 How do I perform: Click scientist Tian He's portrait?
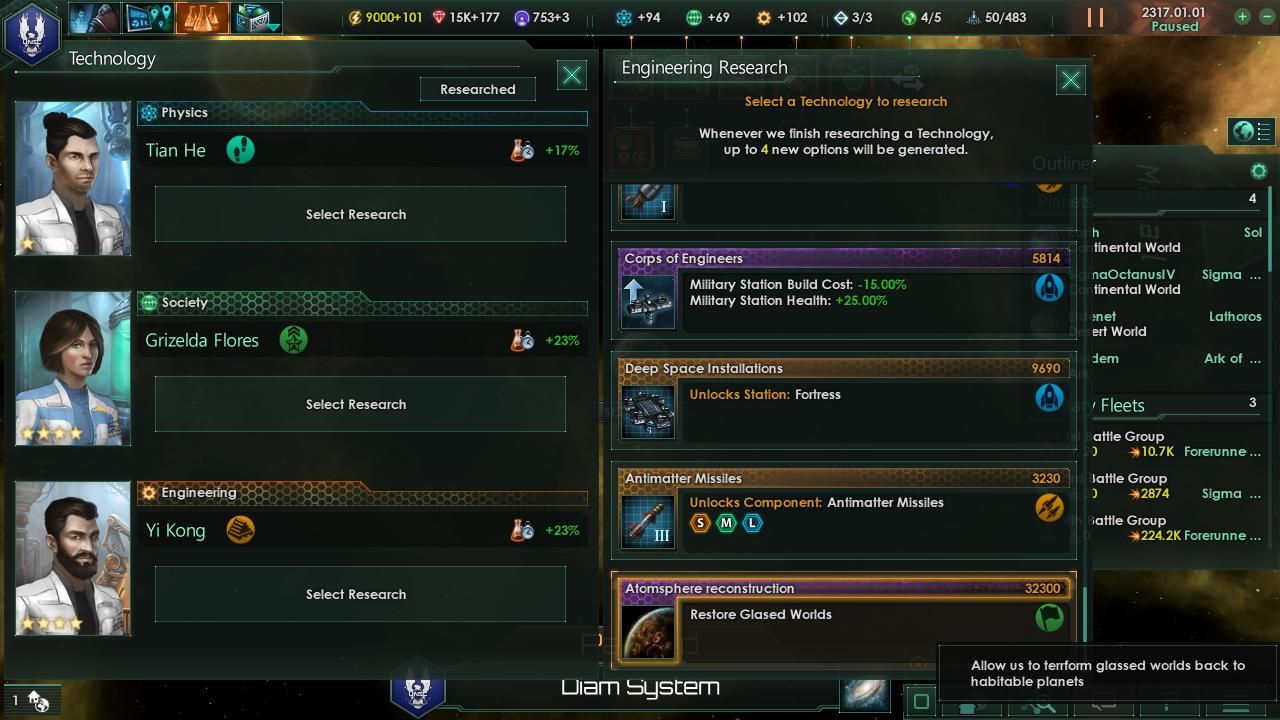point(73,178)
